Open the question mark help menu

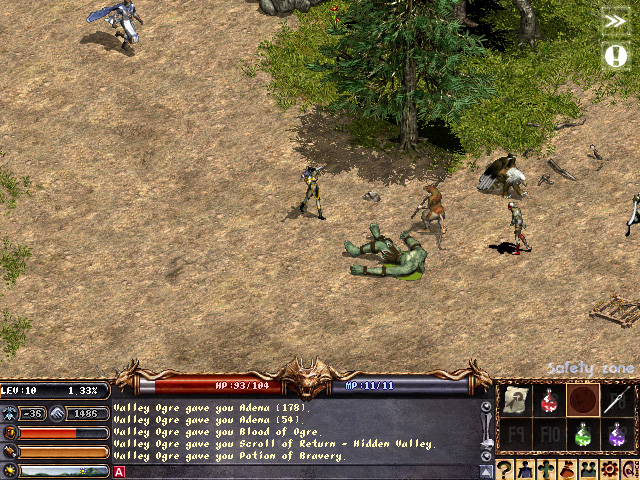(x=506, y=470)
